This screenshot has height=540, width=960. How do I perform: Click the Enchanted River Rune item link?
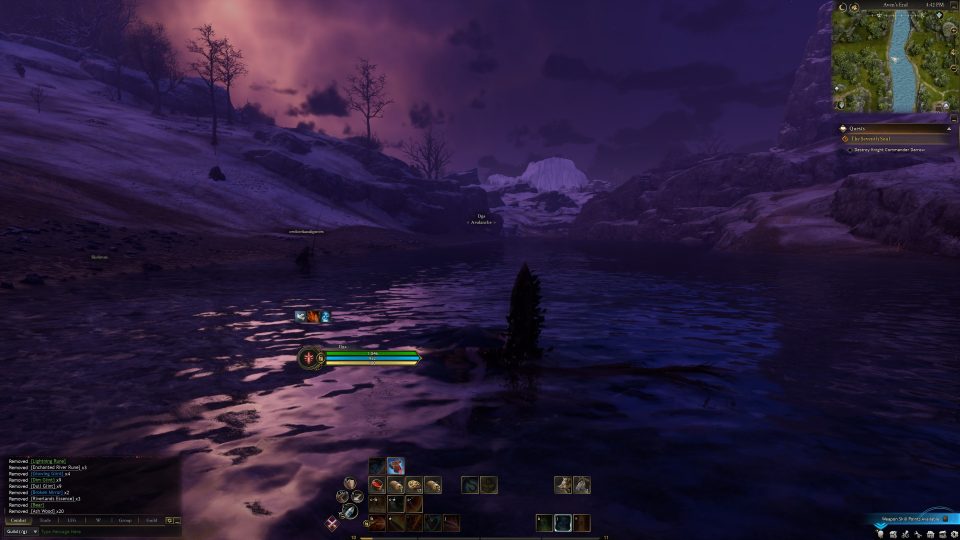(55, 467)
